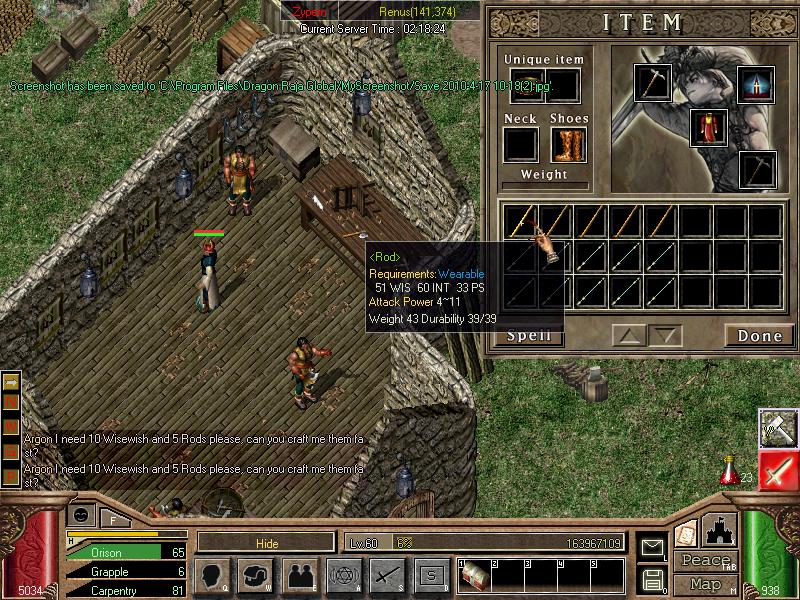The width and height of the screenshot is (800, 600).
Task: Select the treasure chest in quickslot 1
Action: click(x=473, y=575)
